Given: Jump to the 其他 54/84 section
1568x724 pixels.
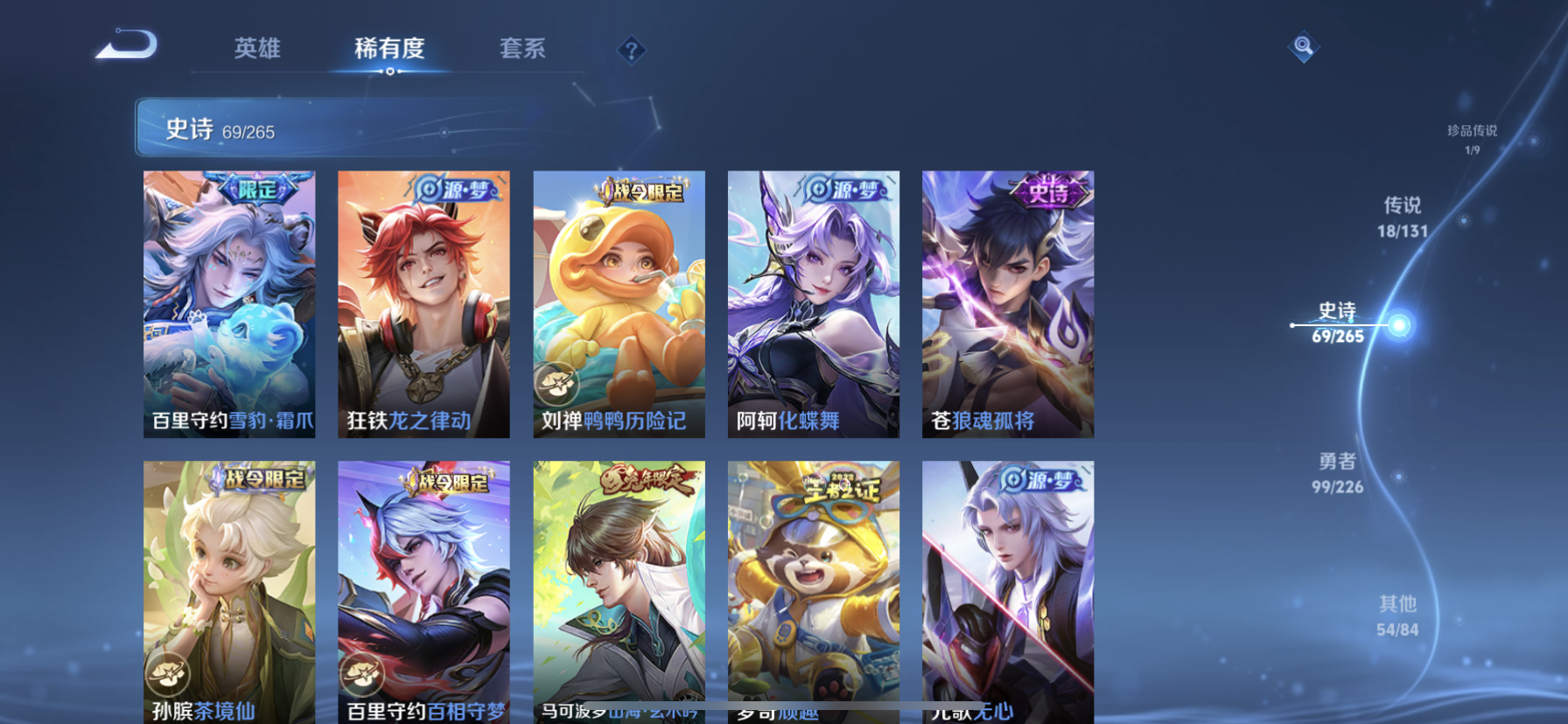Looking at the screenshot, I should (1400, 614).
